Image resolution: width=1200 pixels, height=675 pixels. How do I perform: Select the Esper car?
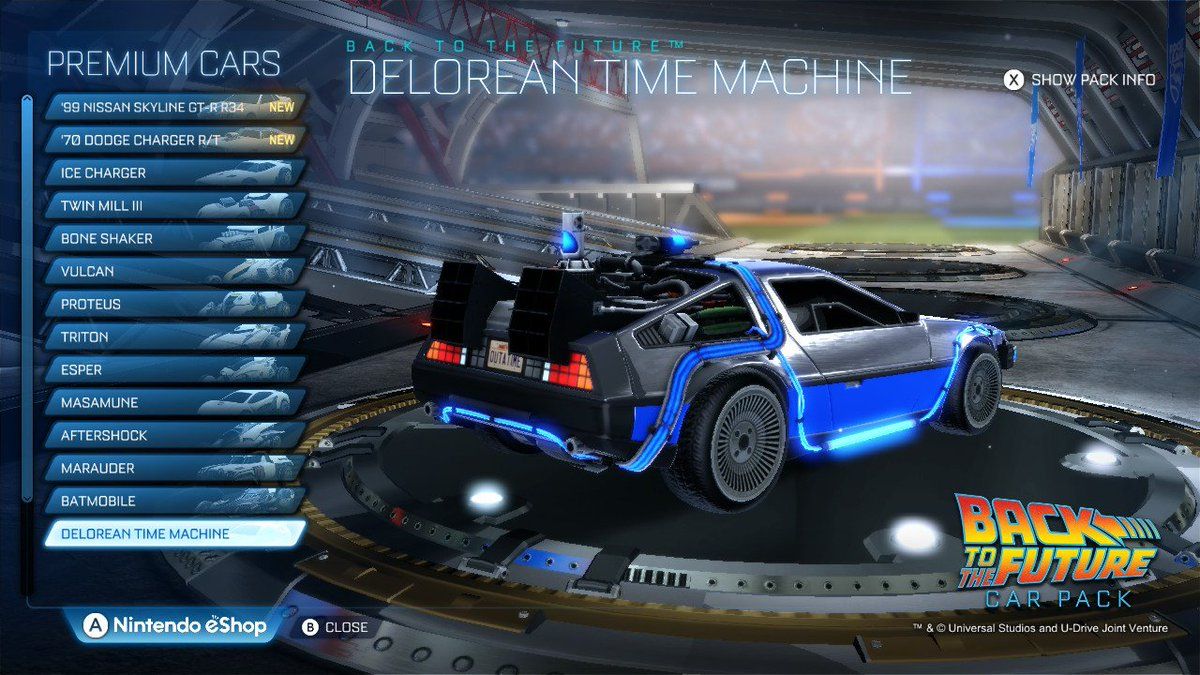point(172,370)
